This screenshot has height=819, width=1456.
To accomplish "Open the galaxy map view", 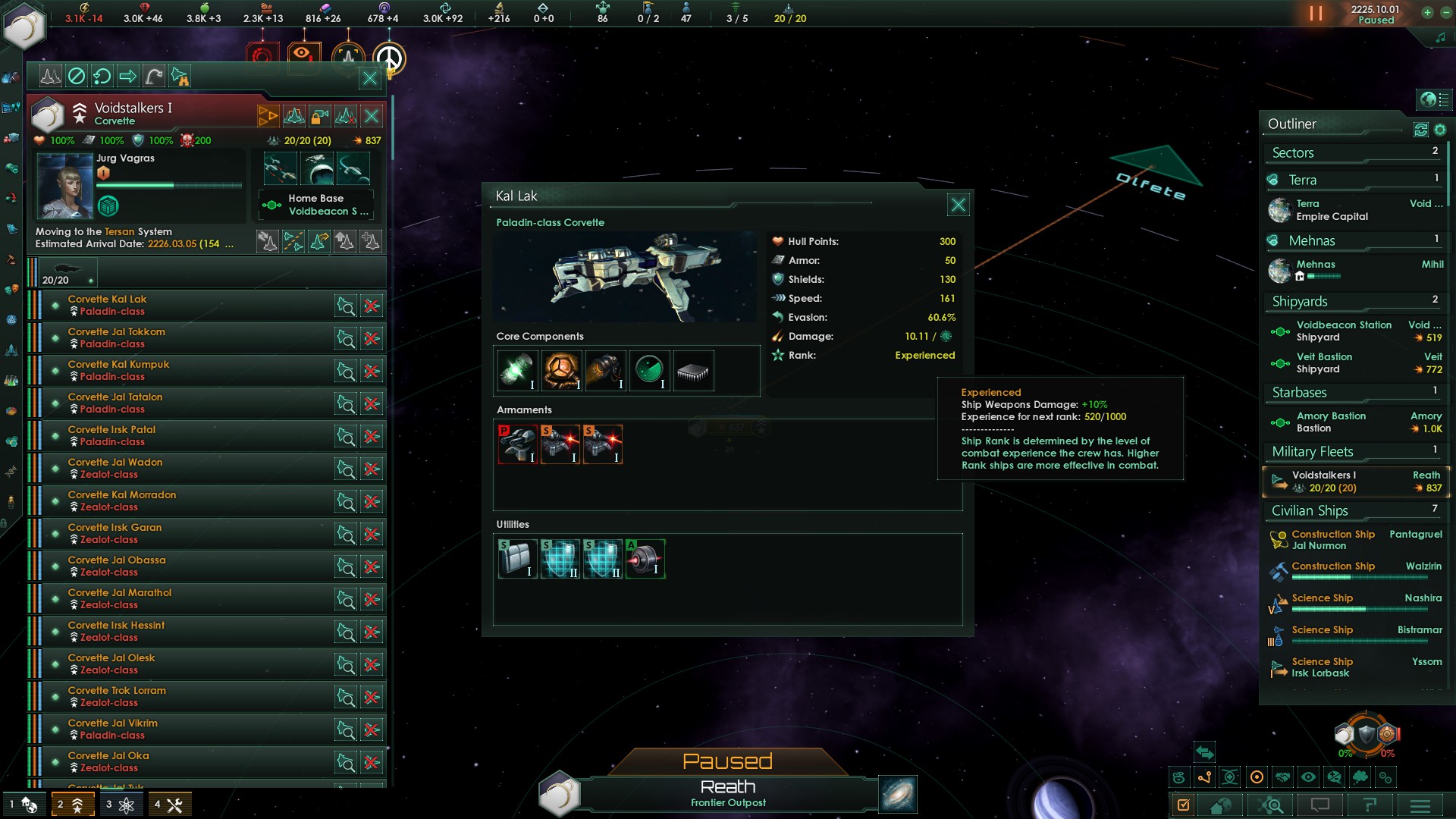I will click(898, 794).
